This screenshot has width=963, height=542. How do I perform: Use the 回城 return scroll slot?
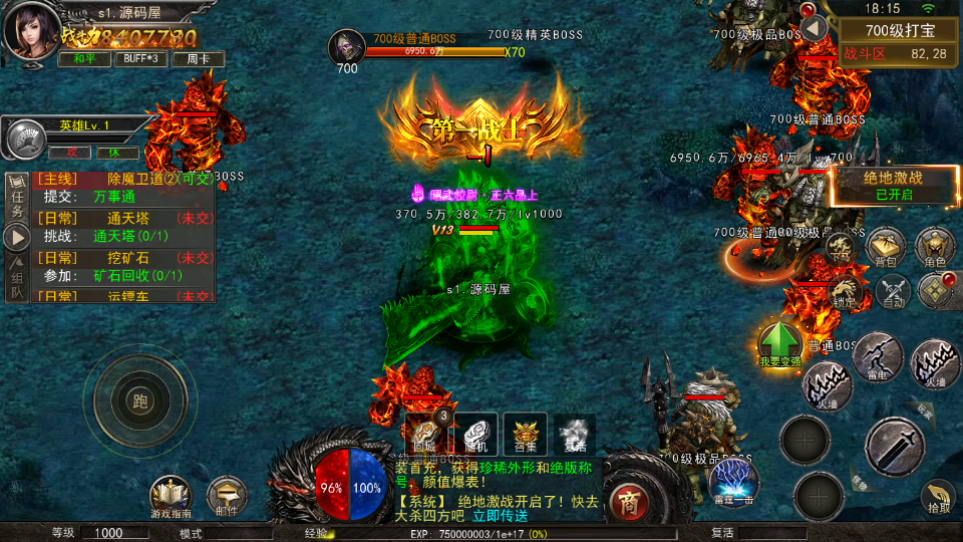424,434
